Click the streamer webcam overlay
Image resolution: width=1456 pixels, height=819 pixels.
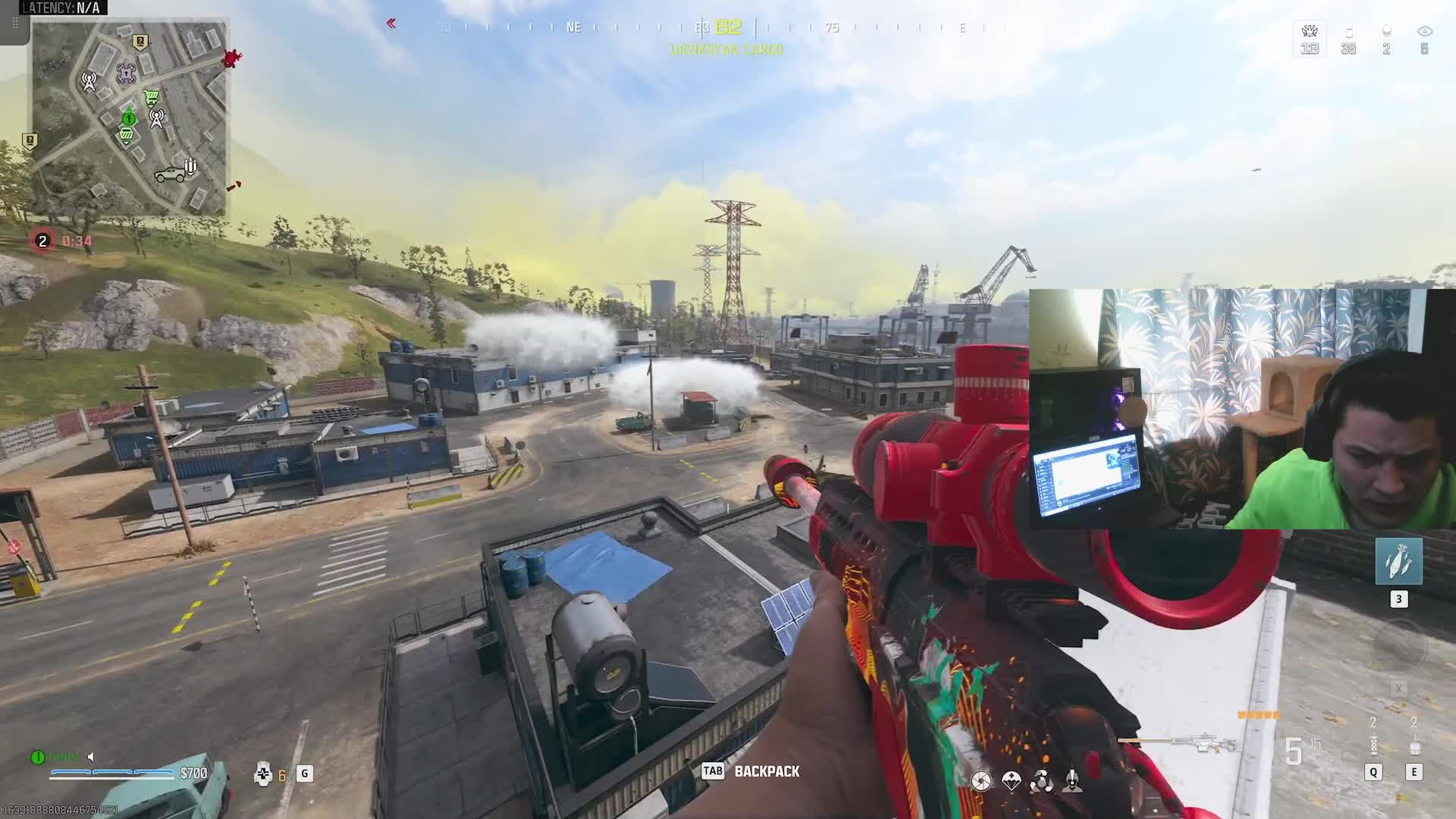[x=1242, y=409]
